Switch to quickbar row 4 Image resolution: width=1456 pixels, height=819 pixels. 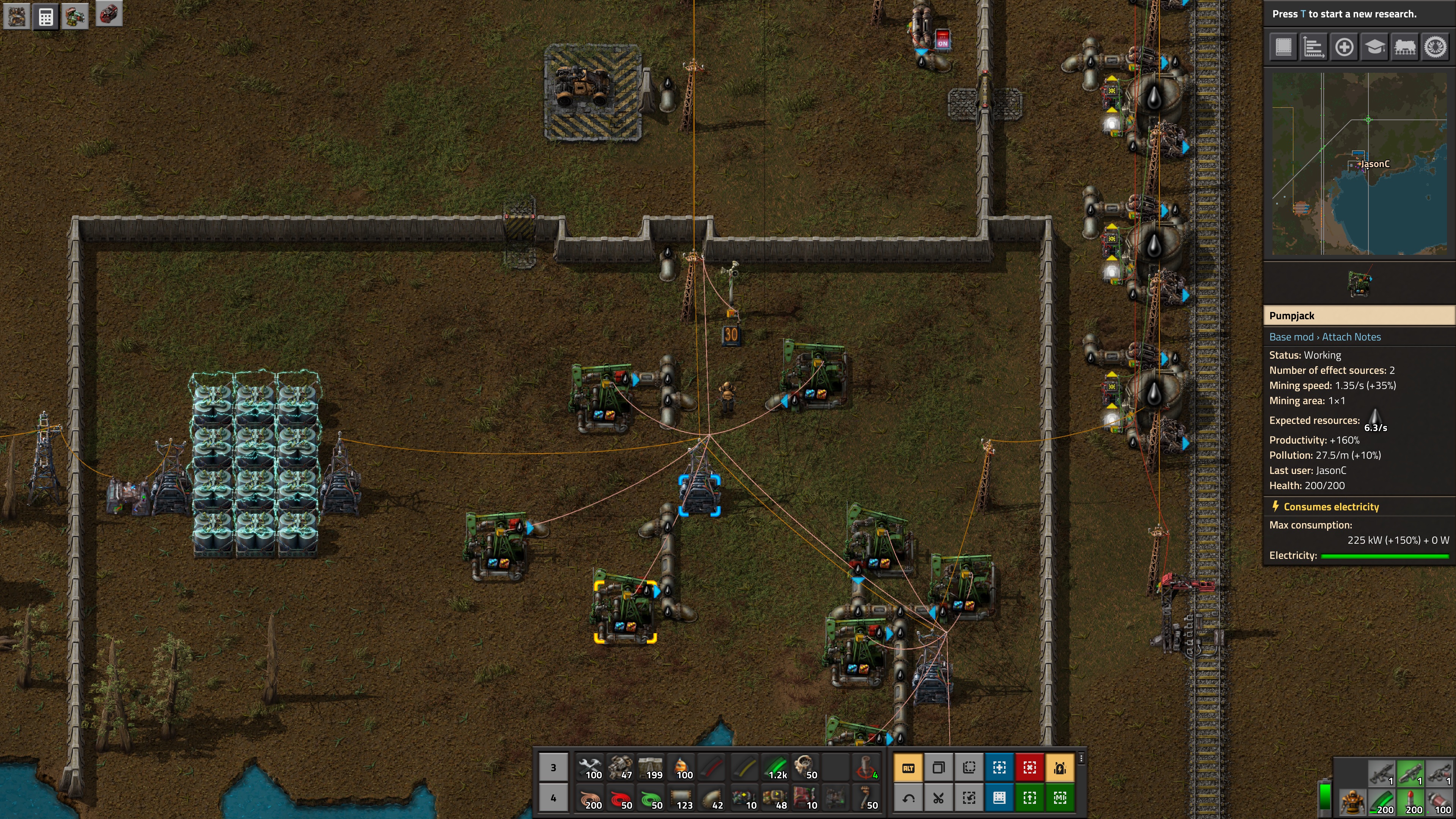(553, 798)
